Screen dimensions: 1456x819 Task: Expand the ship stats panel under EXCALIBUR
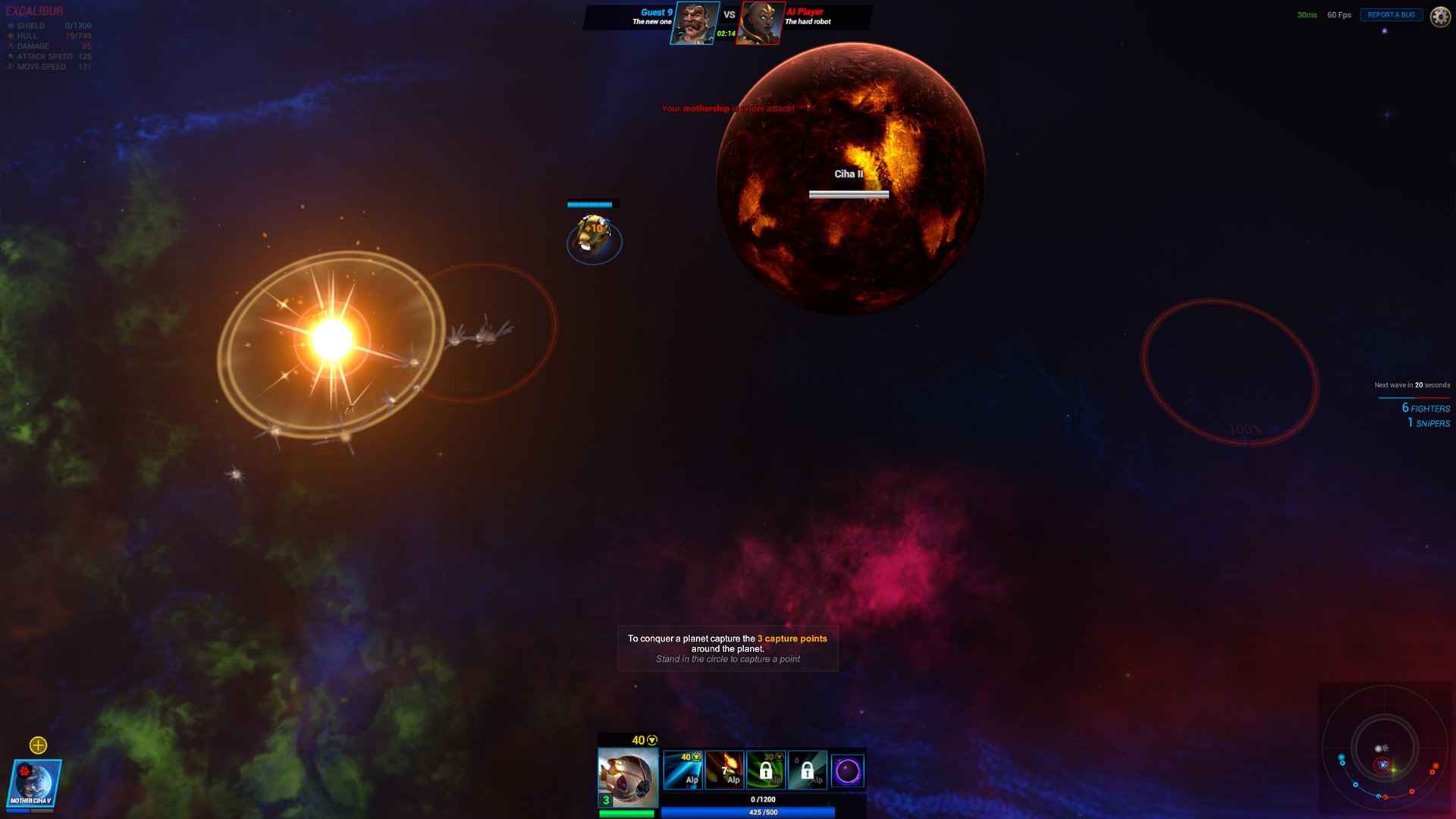(49, 45)
